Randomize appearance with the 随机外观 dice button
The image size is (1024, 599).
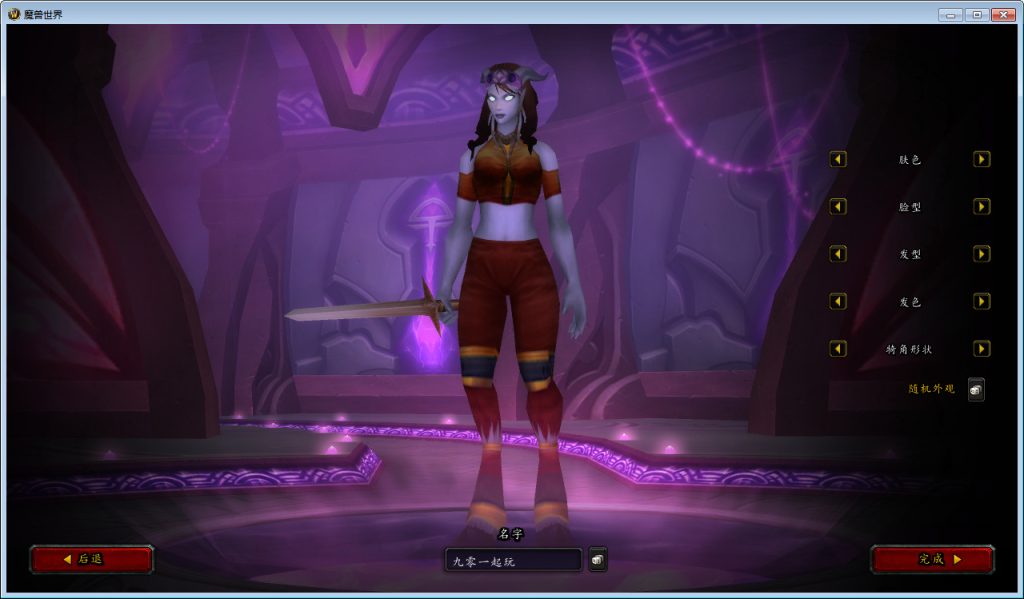[976, 390]
